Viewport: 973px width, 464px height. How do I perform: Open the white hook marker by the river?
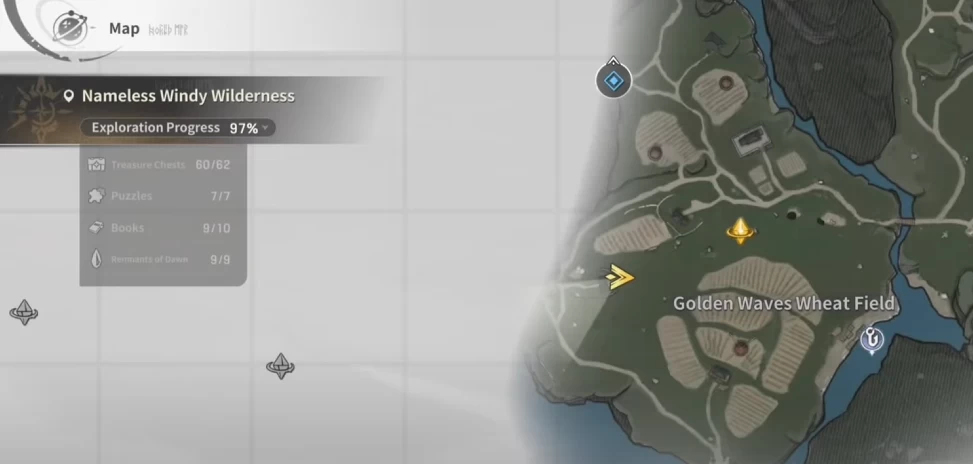point(874,340)
